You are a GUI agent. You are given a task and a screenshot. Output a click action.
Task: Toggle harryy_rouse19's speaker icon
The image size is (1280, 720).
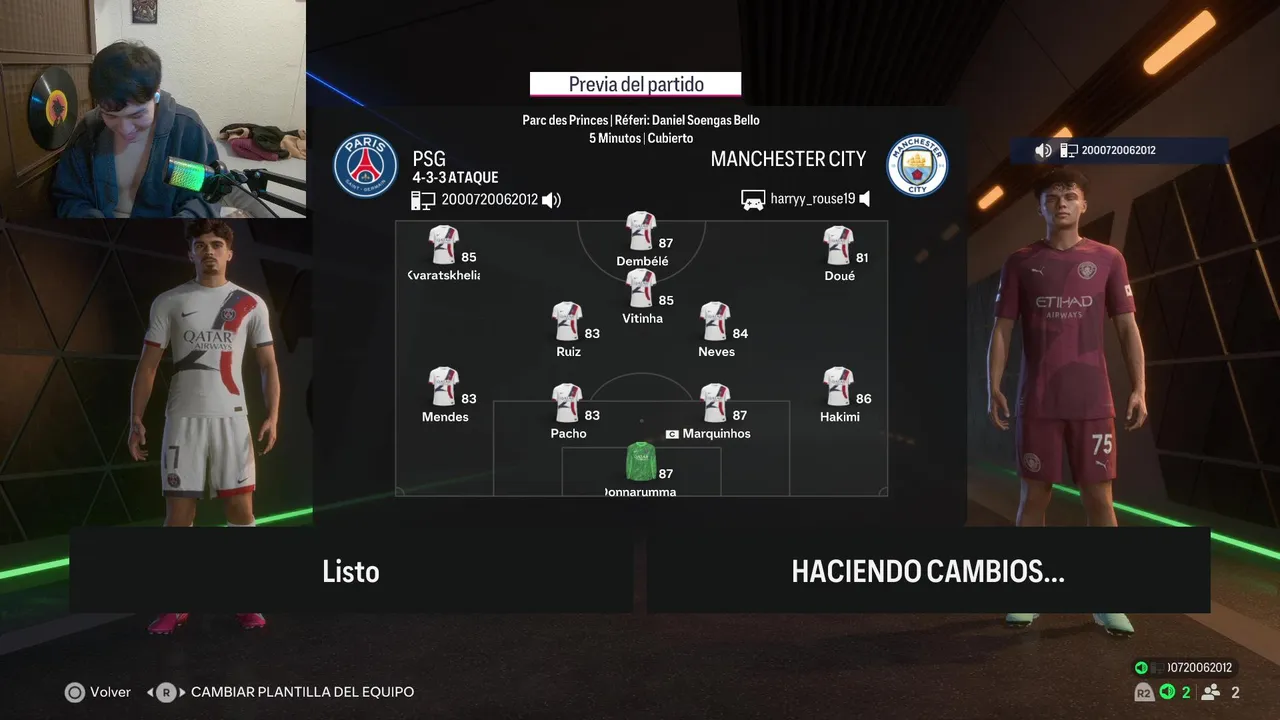click(x=865, y=199)
